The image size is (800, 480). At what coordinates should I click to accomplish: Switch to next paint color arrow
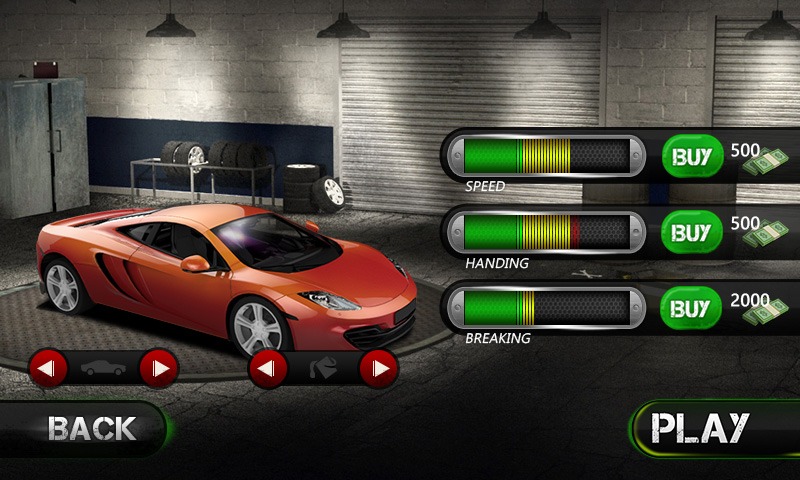[x=378, y=369]
